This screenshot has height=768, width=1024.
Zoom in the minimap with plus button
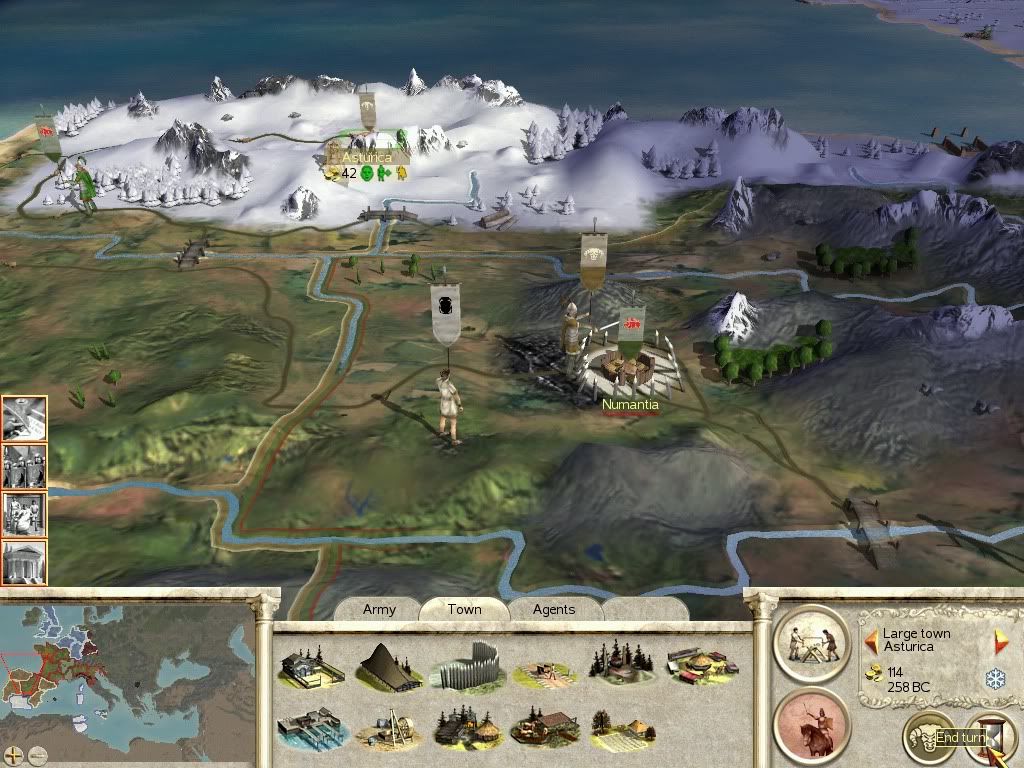[x=14, y=754]
